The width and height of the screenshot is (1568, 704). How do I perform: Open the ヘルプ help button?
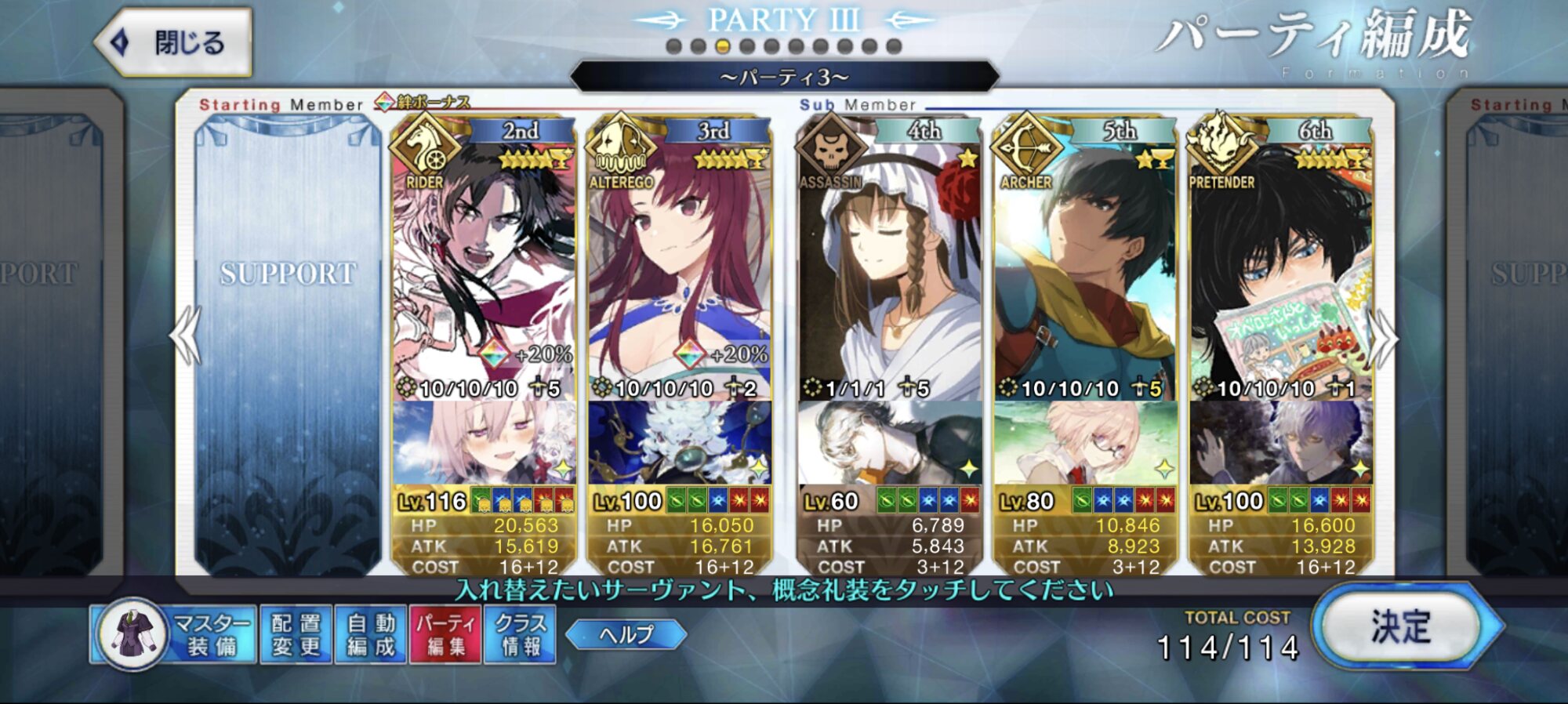(626, 634)
